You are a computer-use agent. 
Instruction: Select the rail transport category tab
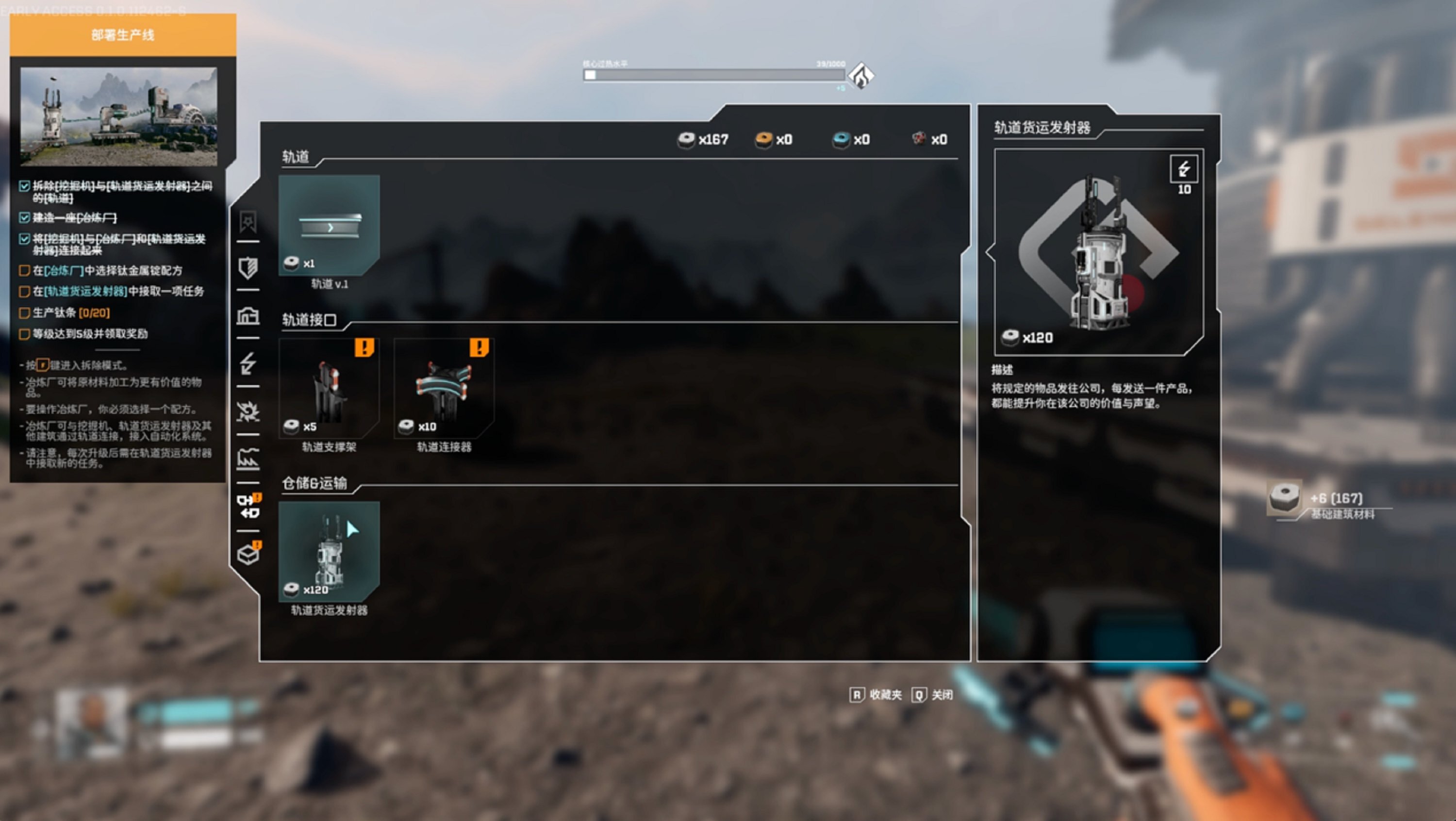tap(248, 506)
